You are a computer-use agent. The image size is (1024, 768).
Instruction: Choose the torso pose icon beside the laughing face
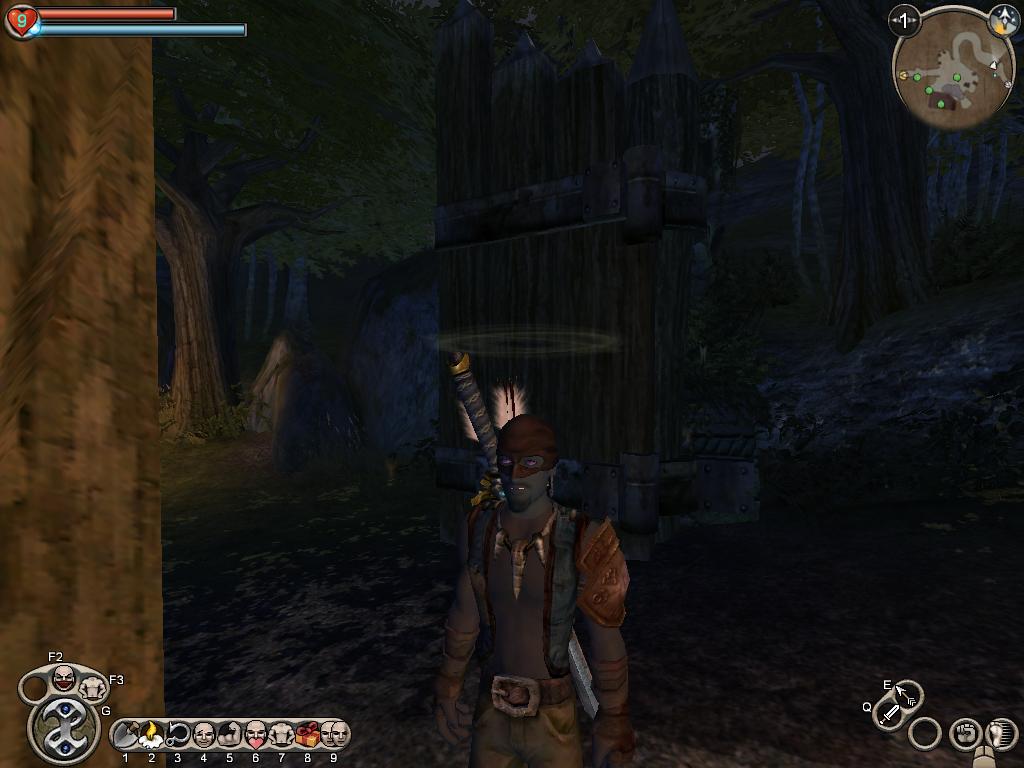92,688
